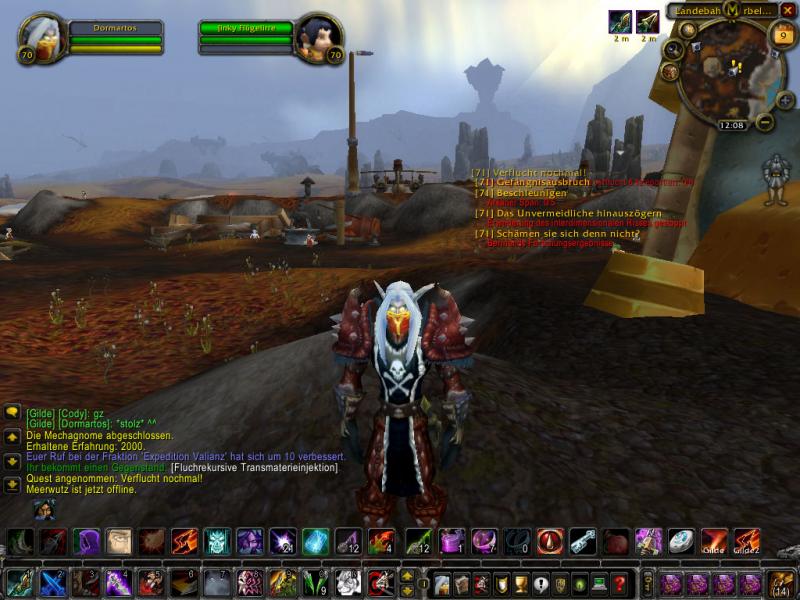Image resolution: width=800 pixels, height=600 pixels.
Task: Open the calendar showing day 9
Action: (782, 36)
